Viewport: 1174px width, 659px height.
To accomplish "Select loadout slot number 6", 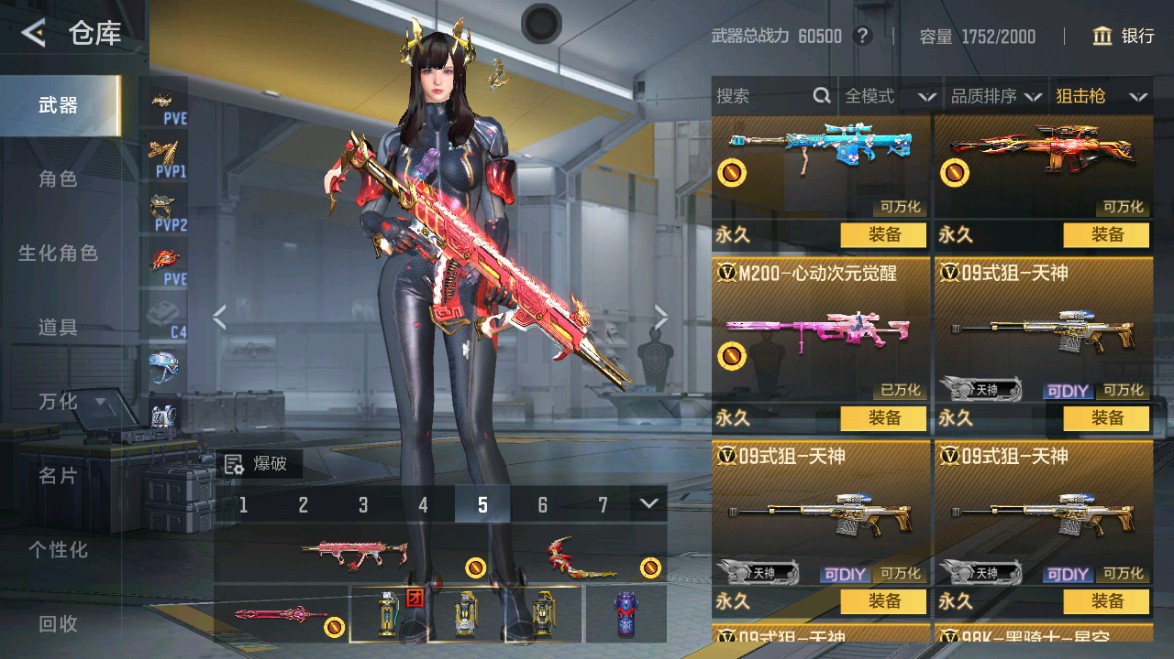I will click(x=543, y=505).
